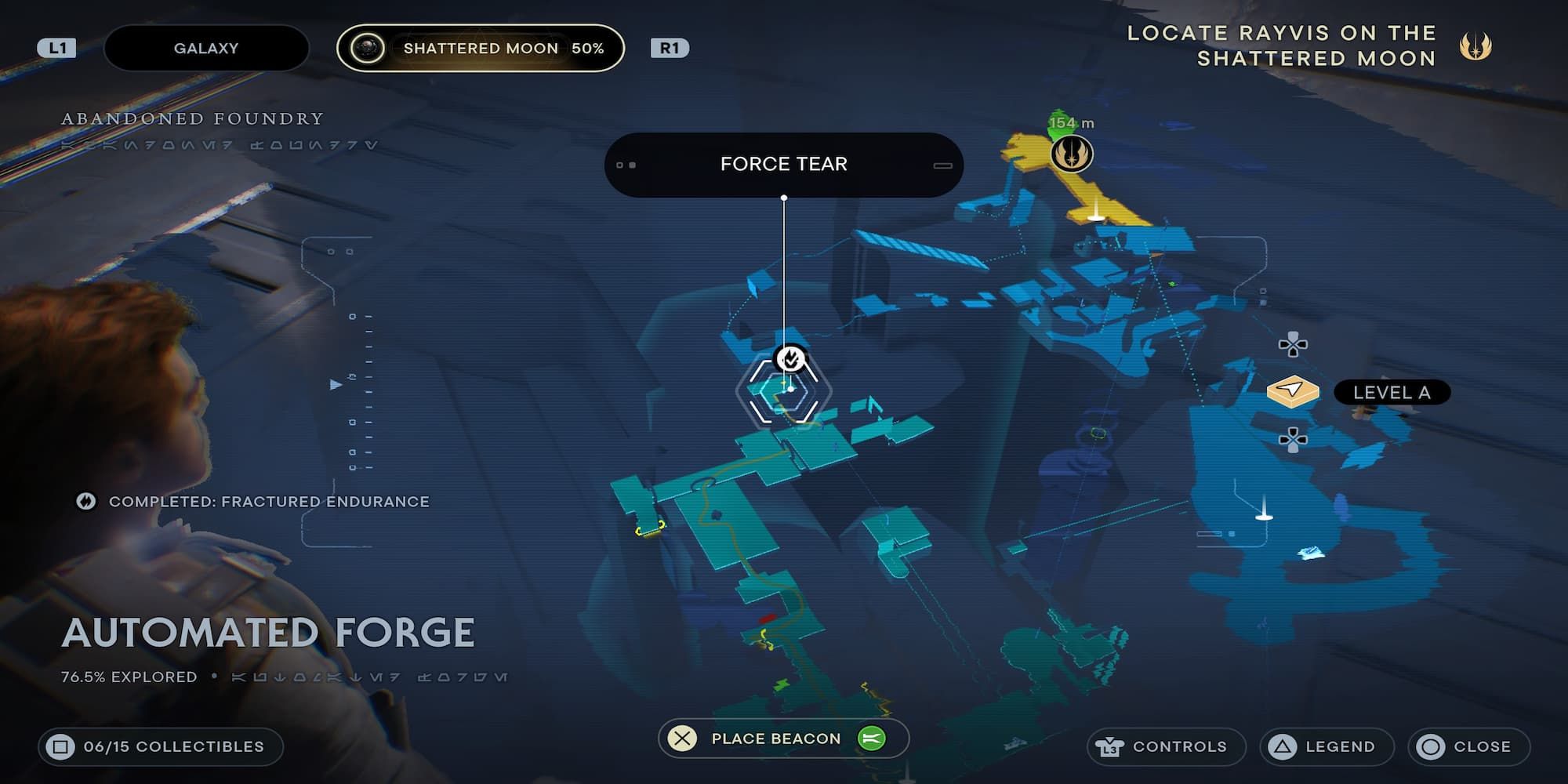This screenshot has width=1568, height=784.
Task: Select the Galaxy tab
Action: [x=206, y=48]
